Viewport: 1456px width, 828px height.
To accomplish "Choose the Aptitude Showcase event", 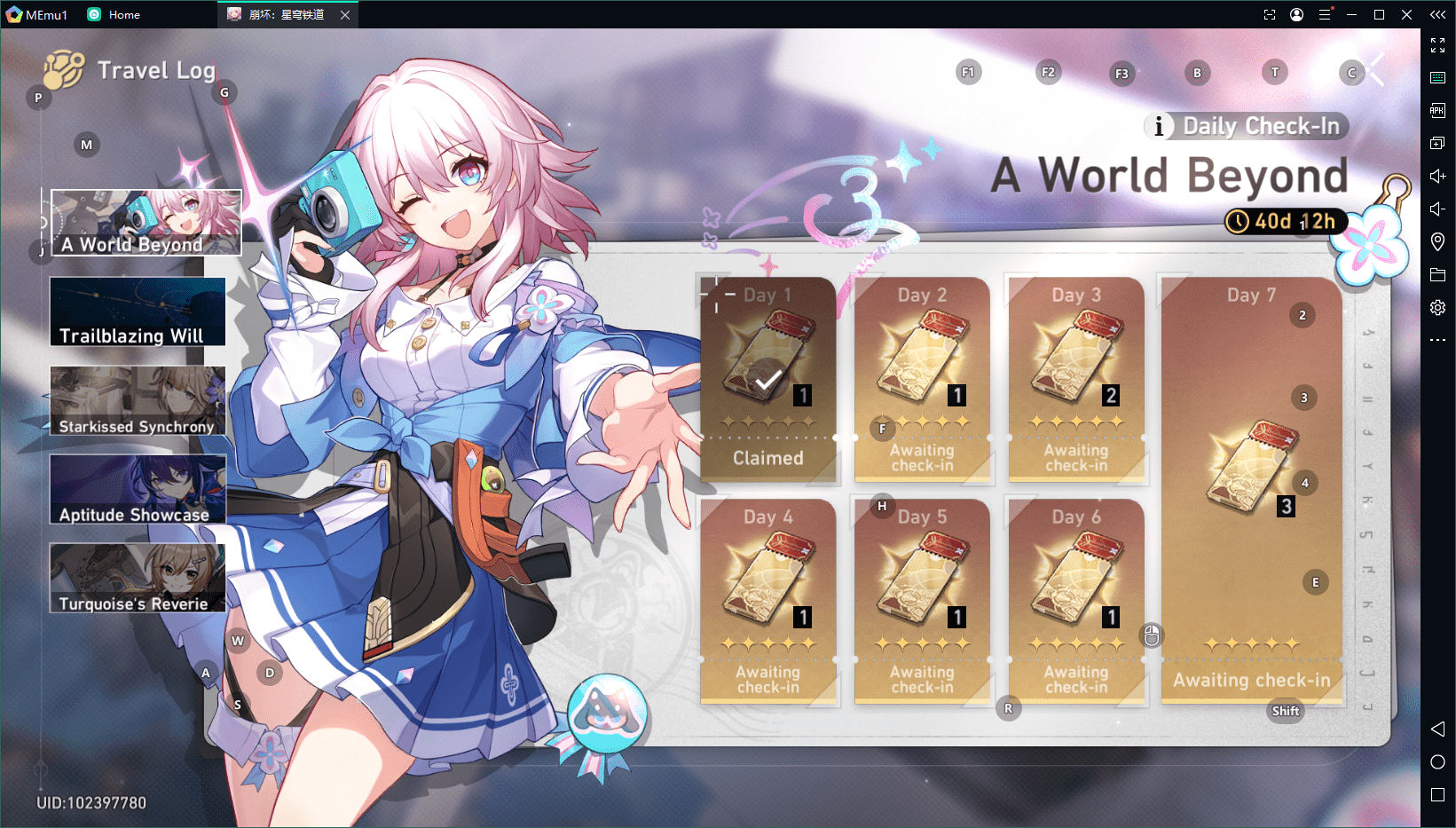I will point(138,489).
